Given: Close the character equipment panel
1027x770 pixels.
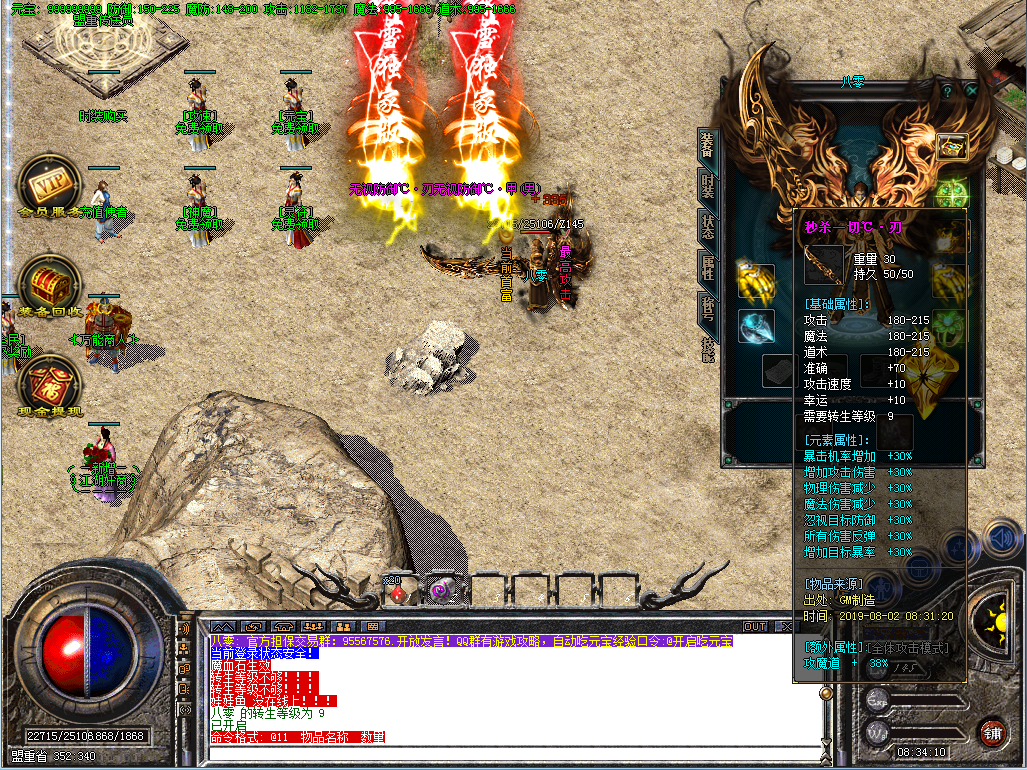Looking at the screenshot, I should click(971, 90).
